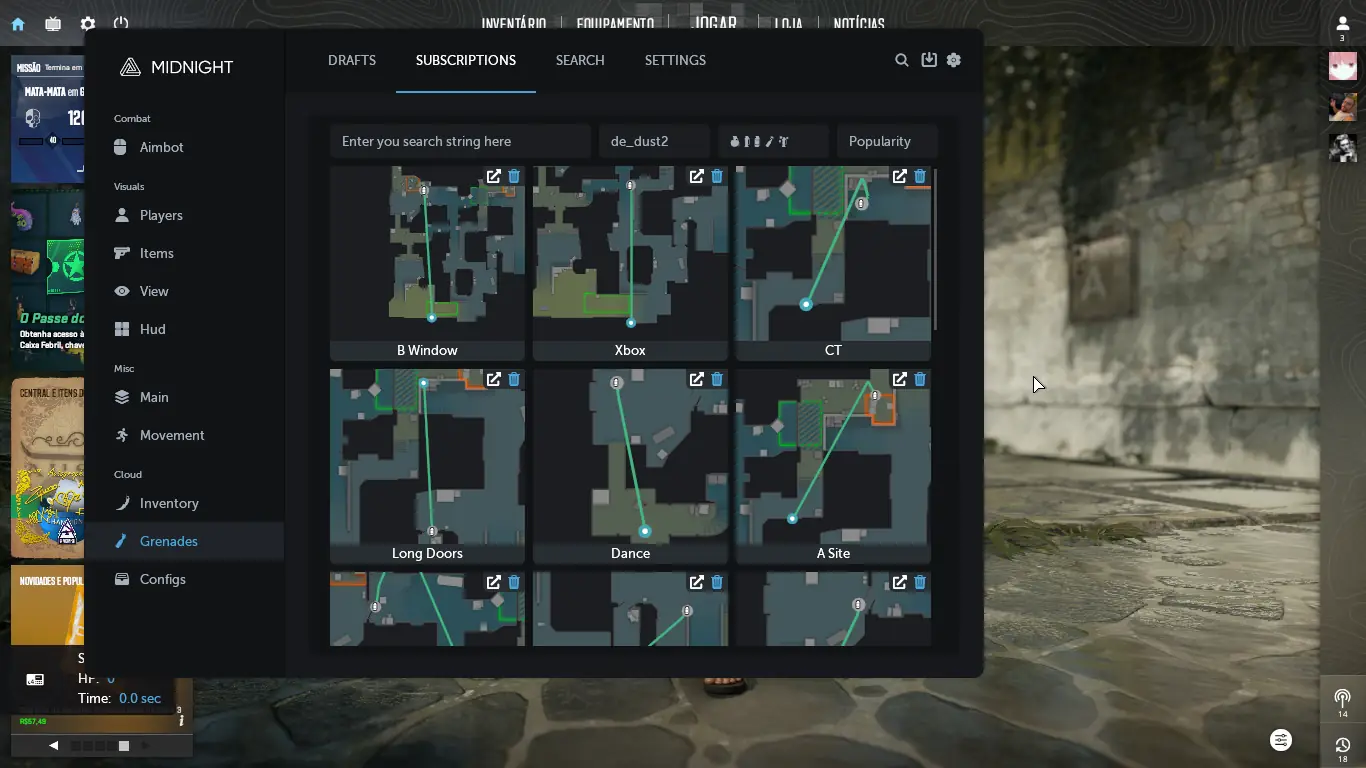1366x768 pixels.
Task: Open the Settings tab
Action: (675, 60)
